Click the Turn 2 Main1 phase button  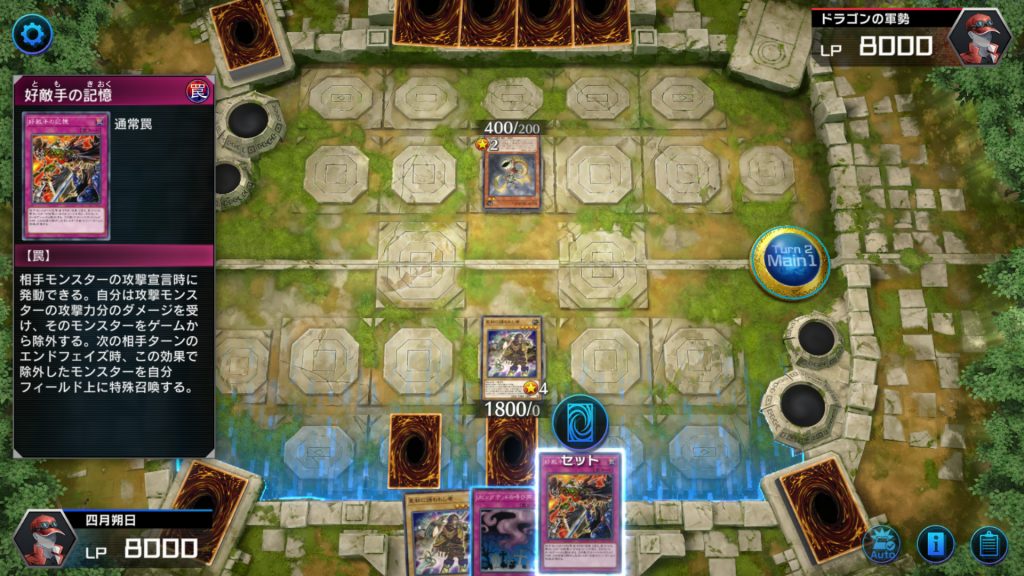(x=788, y=262)
